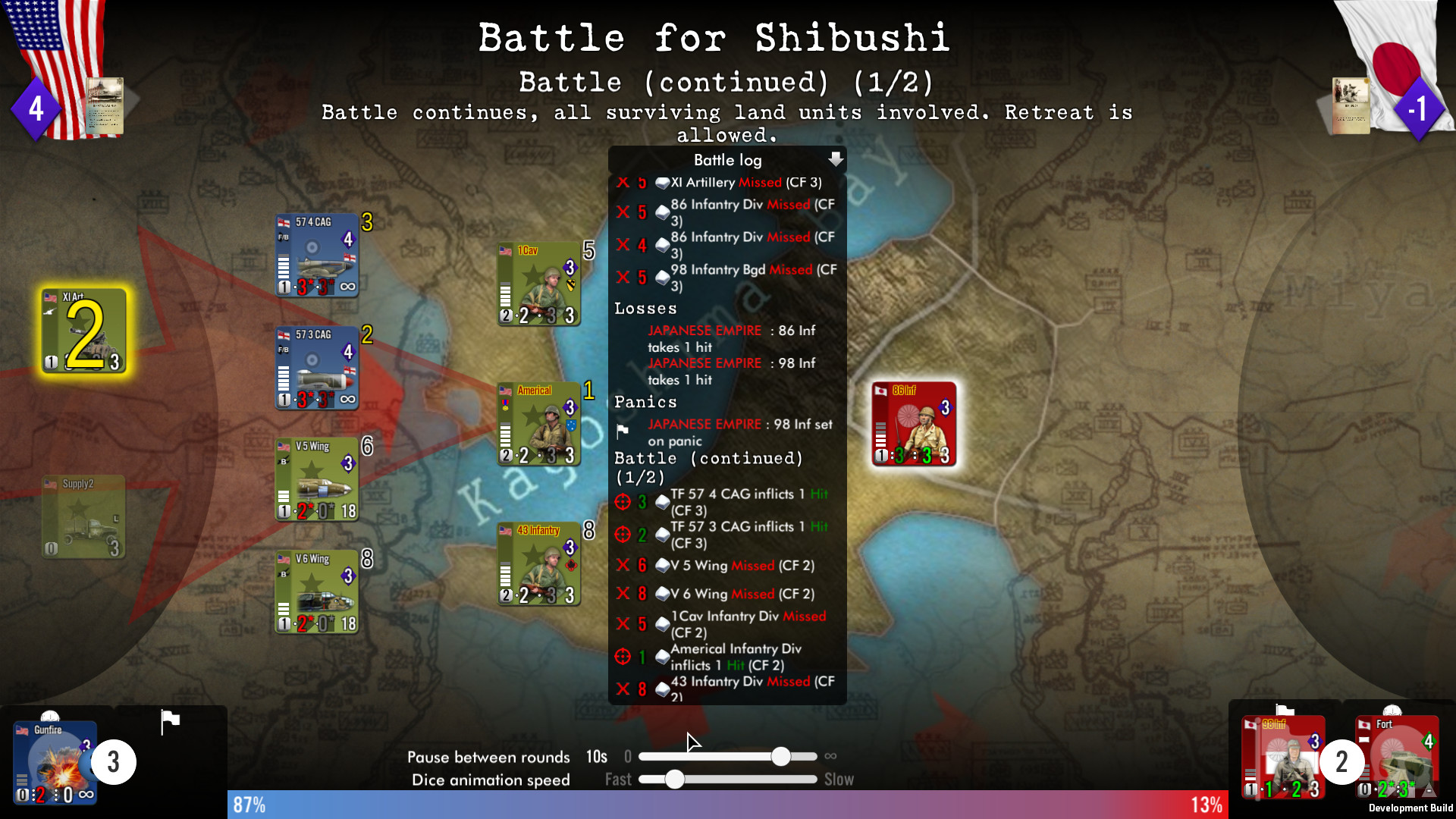Select the 1Cav infantry division counter

point(538,284)
